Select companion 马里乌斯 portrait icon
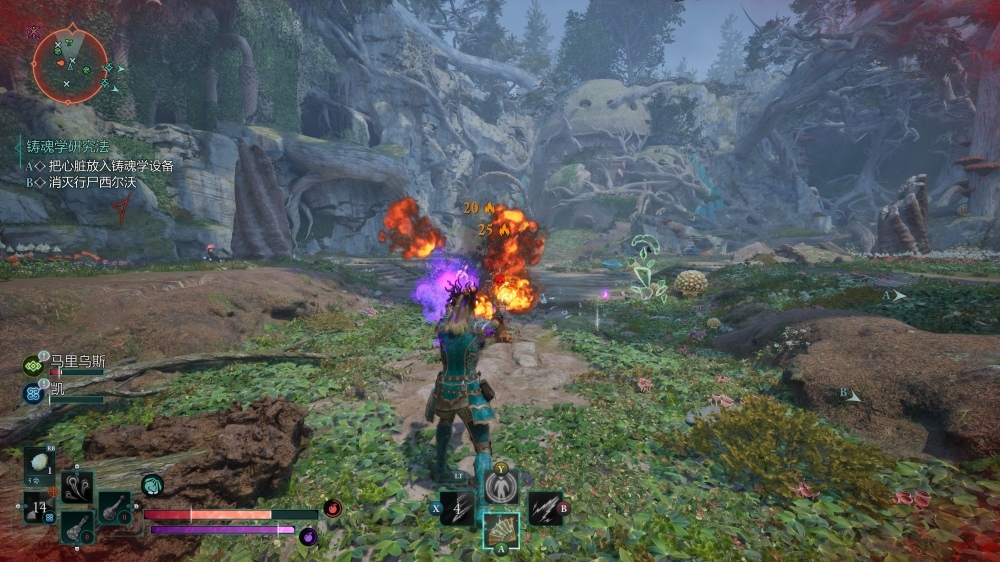 coord(33,366)
